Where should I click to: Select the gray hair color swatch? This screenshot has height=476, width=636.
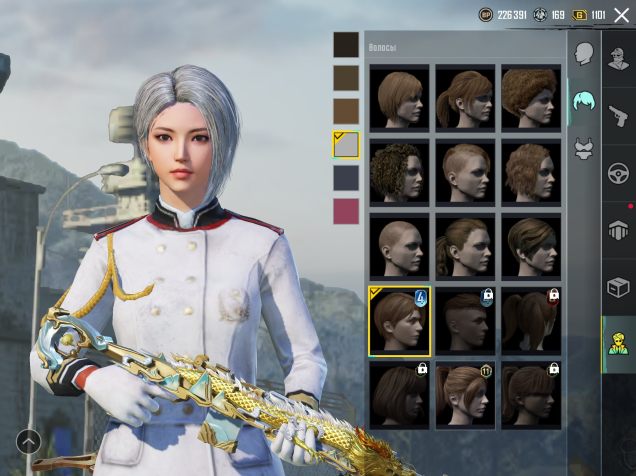click(x=346, y=144)
